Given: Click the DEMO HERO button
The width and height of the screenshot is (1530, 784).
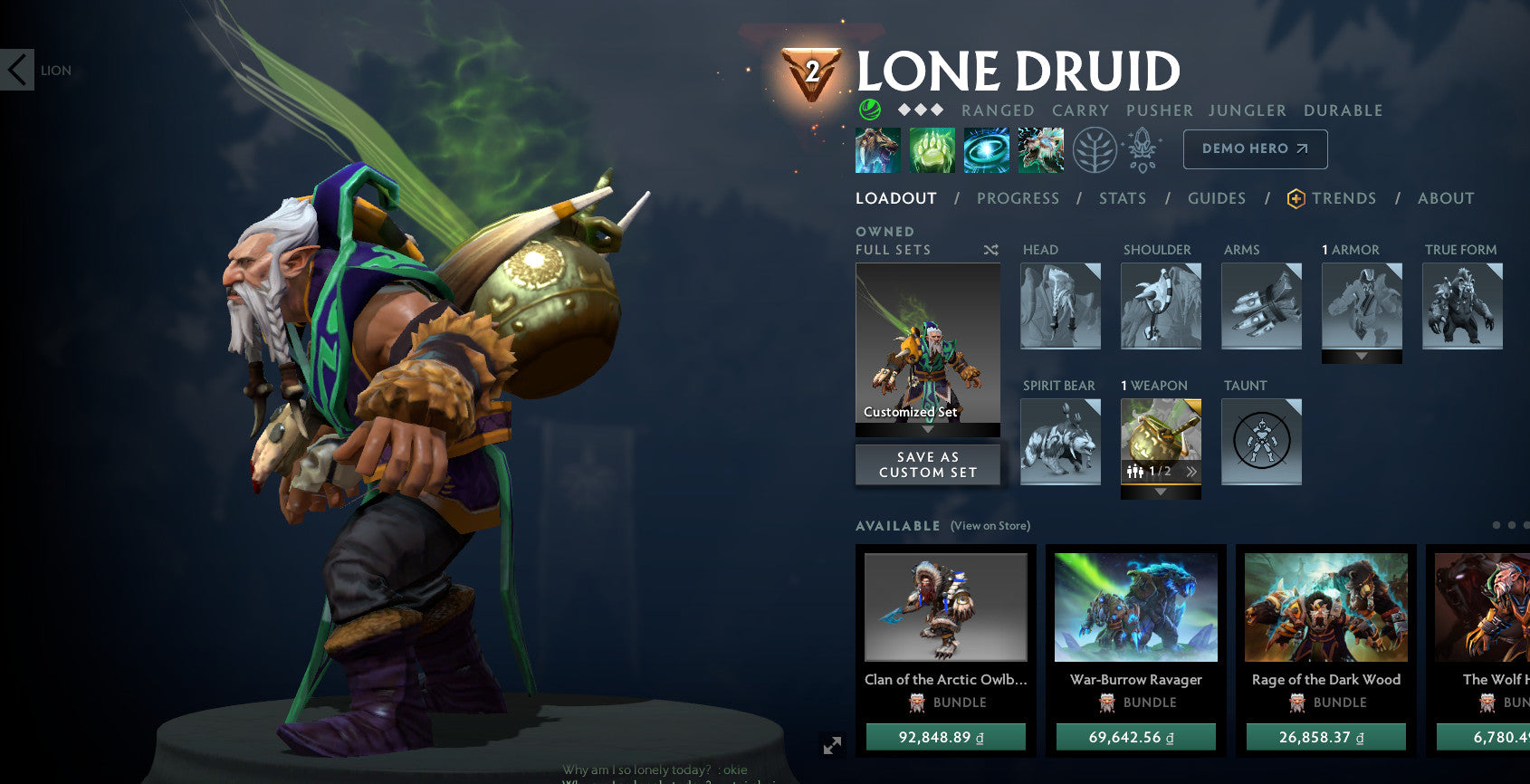Looking at the screenshot, I should (x=1255, y=148).
